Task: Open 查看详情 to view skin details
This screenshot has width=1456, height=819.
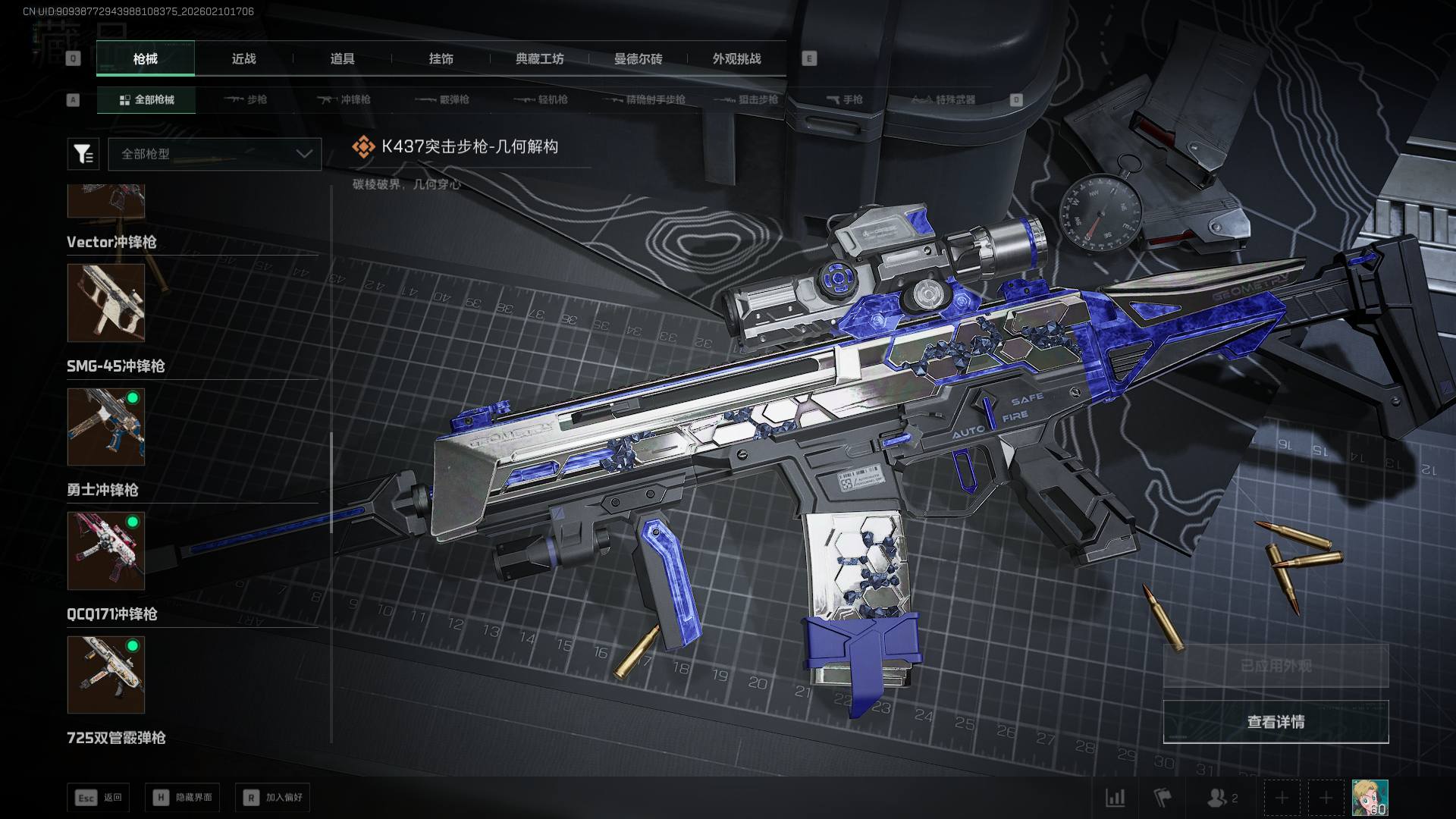Action: point(1276,722)
